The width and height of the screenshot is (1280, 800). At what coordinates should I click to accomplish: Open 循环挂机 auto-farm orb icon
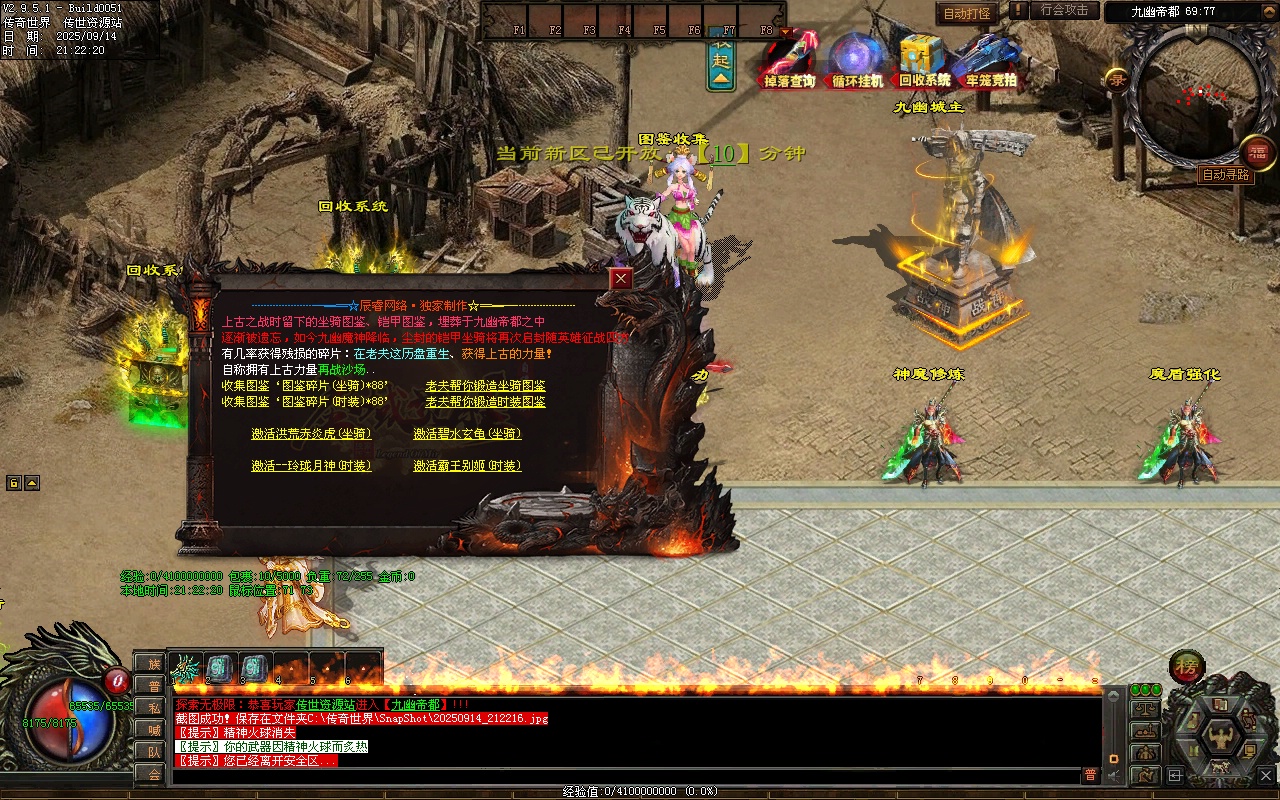[857, 60]
